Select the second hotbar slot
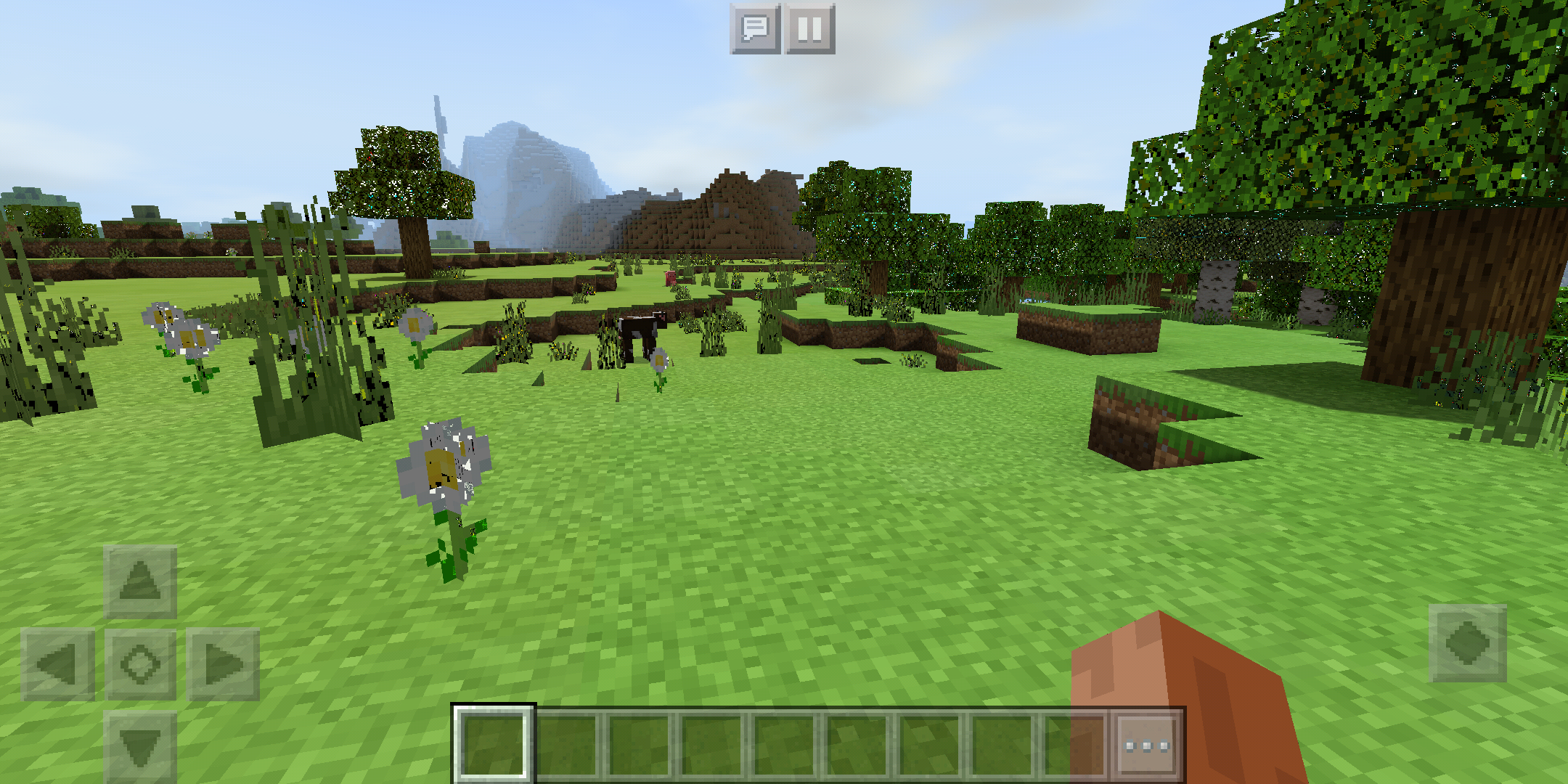 click(568, 743)
